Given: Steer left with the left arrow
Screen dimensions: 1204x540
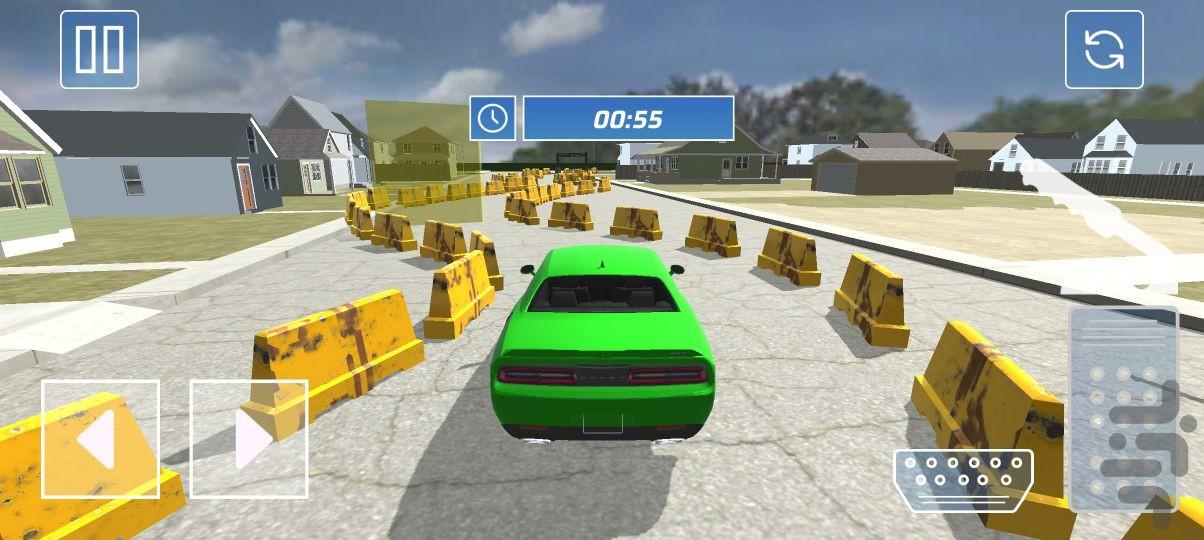Looking at the screenshot, I should [x=100, y=438].
